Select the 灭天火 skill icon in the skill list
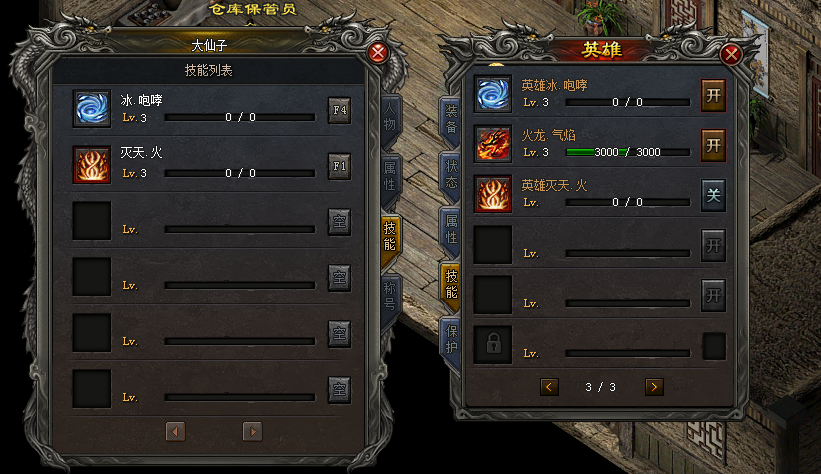Screen dimensions: 821x474 coord(92,165)
